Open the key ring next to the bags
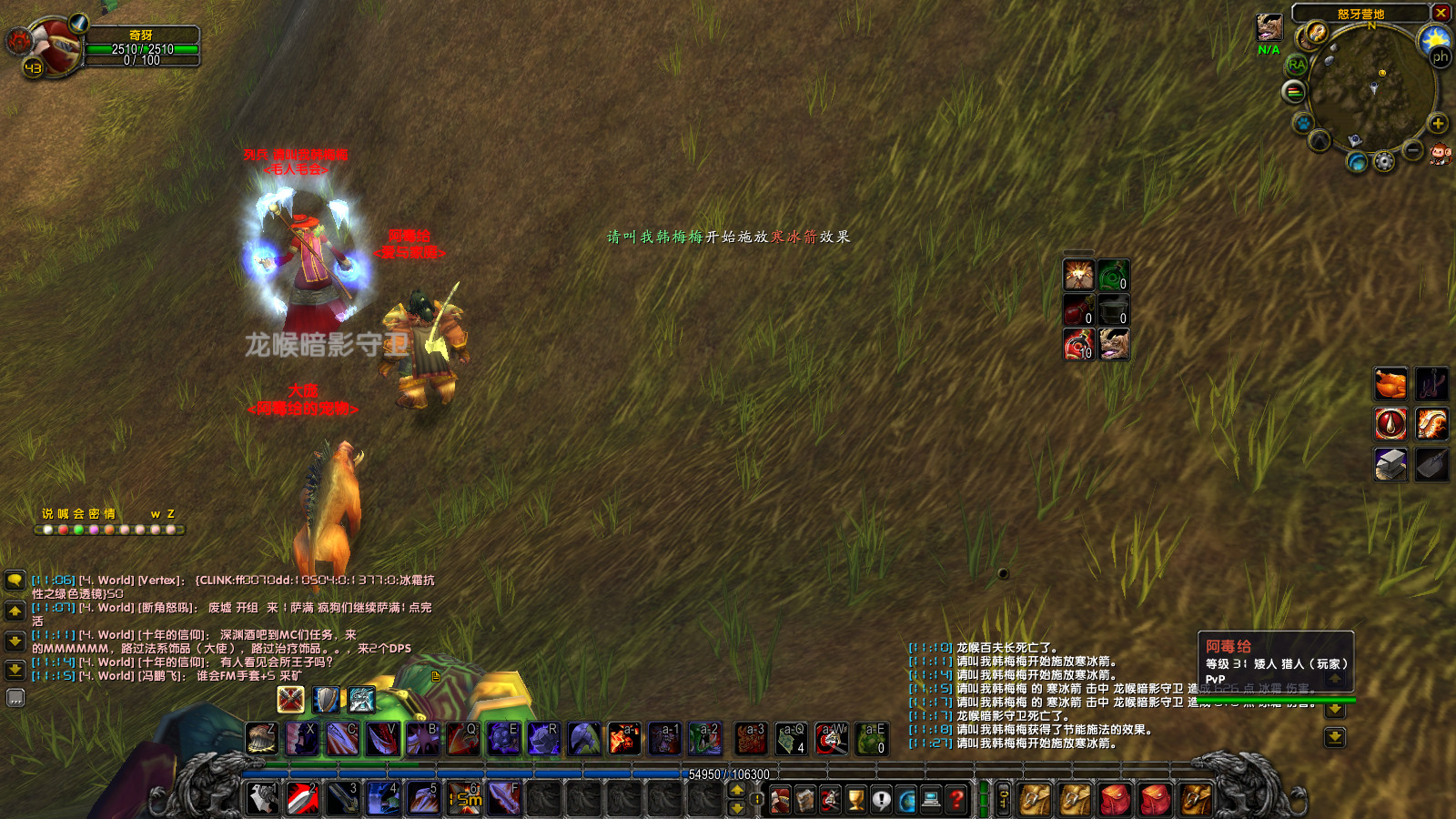The width and height of the screenshot is (1456, 819). point(1004,799)
